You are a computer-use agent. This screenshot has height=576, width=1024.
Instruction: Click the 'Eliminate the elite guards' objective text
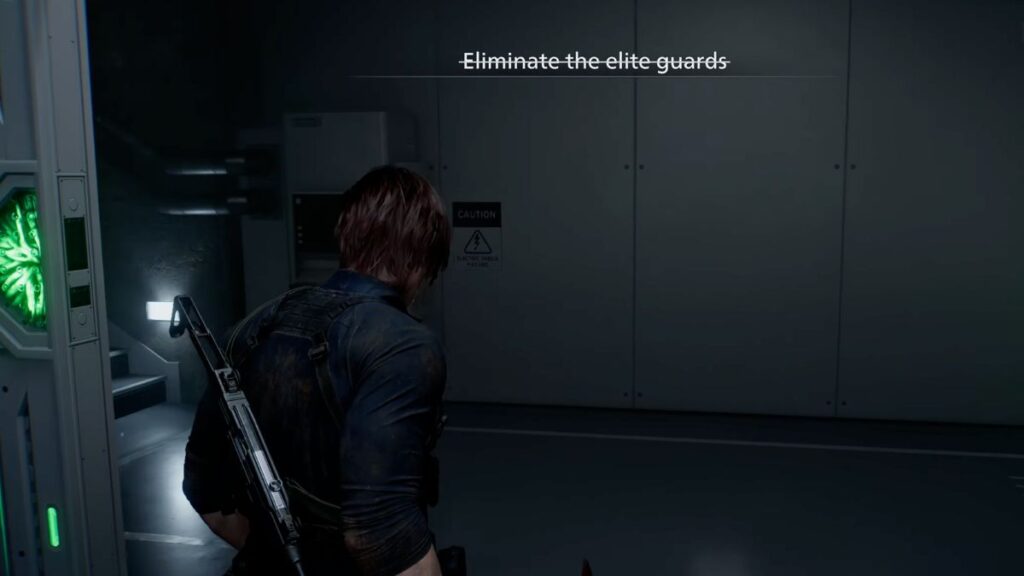594,62
